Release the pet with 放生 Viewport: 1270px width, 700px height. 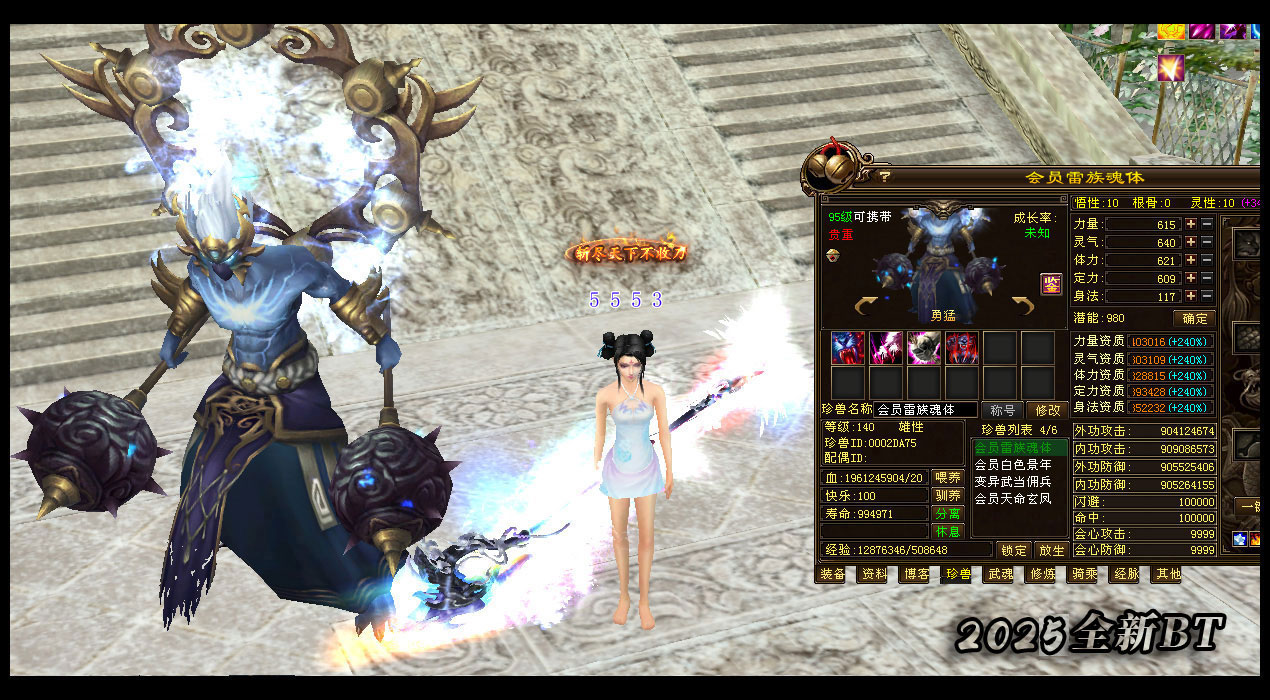[x=1050, y=550]
